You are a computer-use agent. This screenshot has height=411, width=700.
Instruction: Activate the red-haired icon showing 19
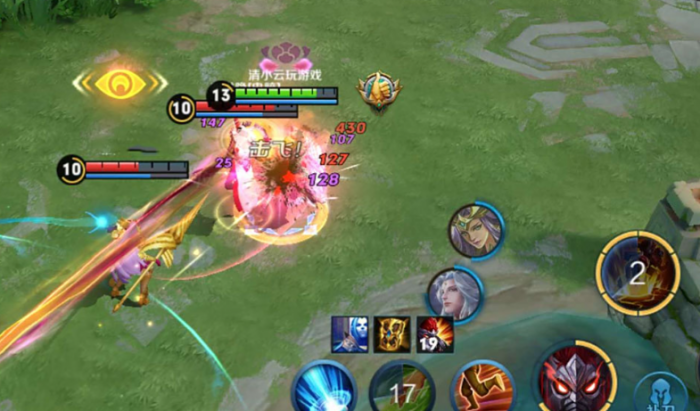[435, 335]
